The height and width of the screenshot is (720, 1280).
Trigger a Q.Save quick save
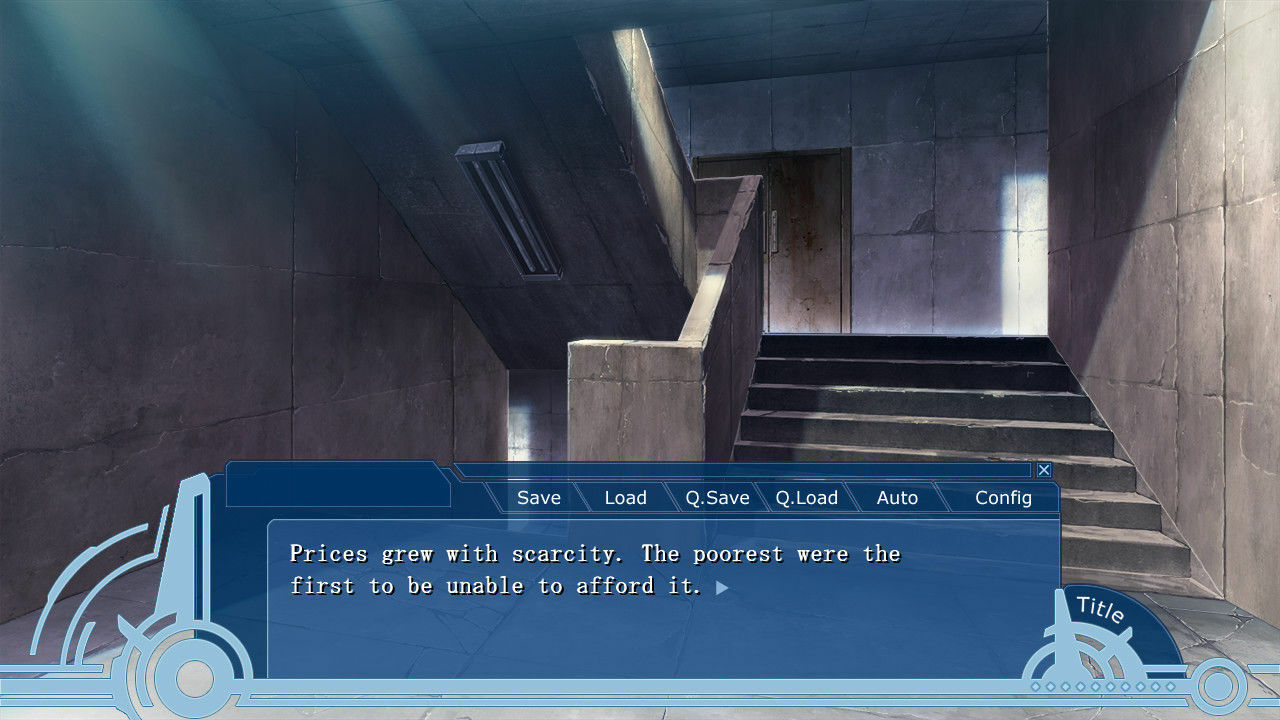point(716,497)
